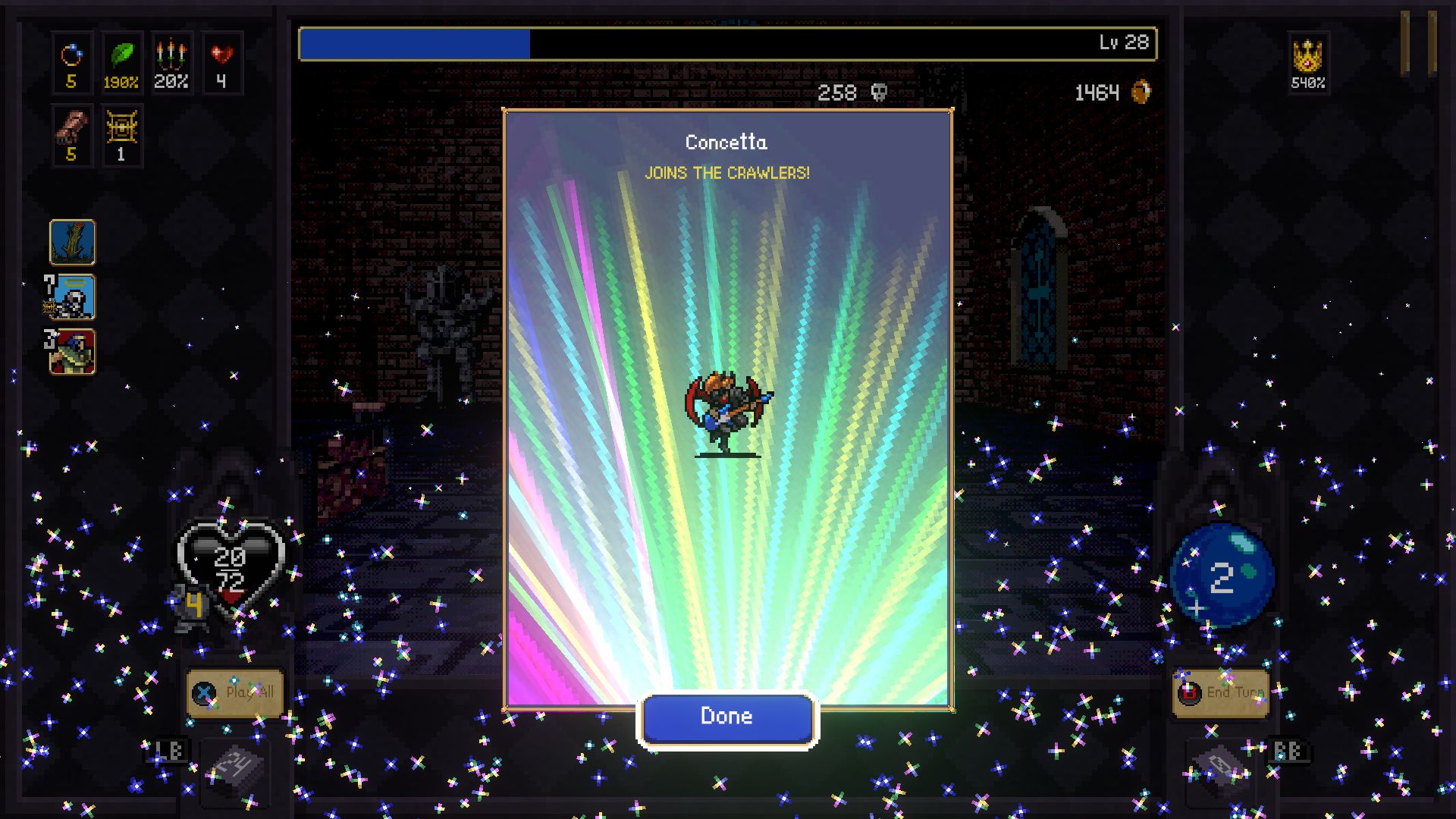
Task: Click the health heart showing 20/72
Action: coord(231,565)
